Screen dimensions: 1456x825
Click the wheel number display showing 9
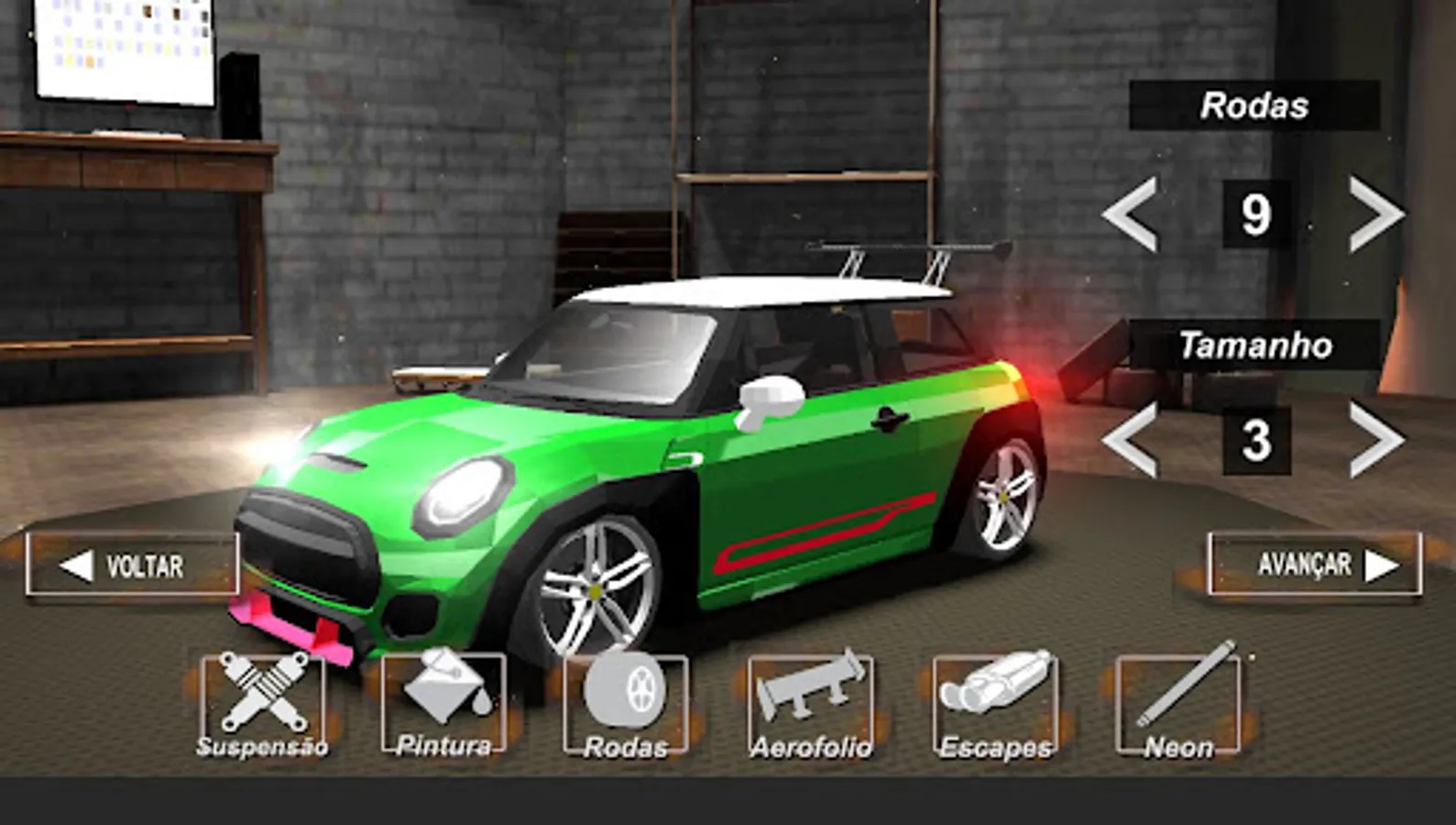1257,213
